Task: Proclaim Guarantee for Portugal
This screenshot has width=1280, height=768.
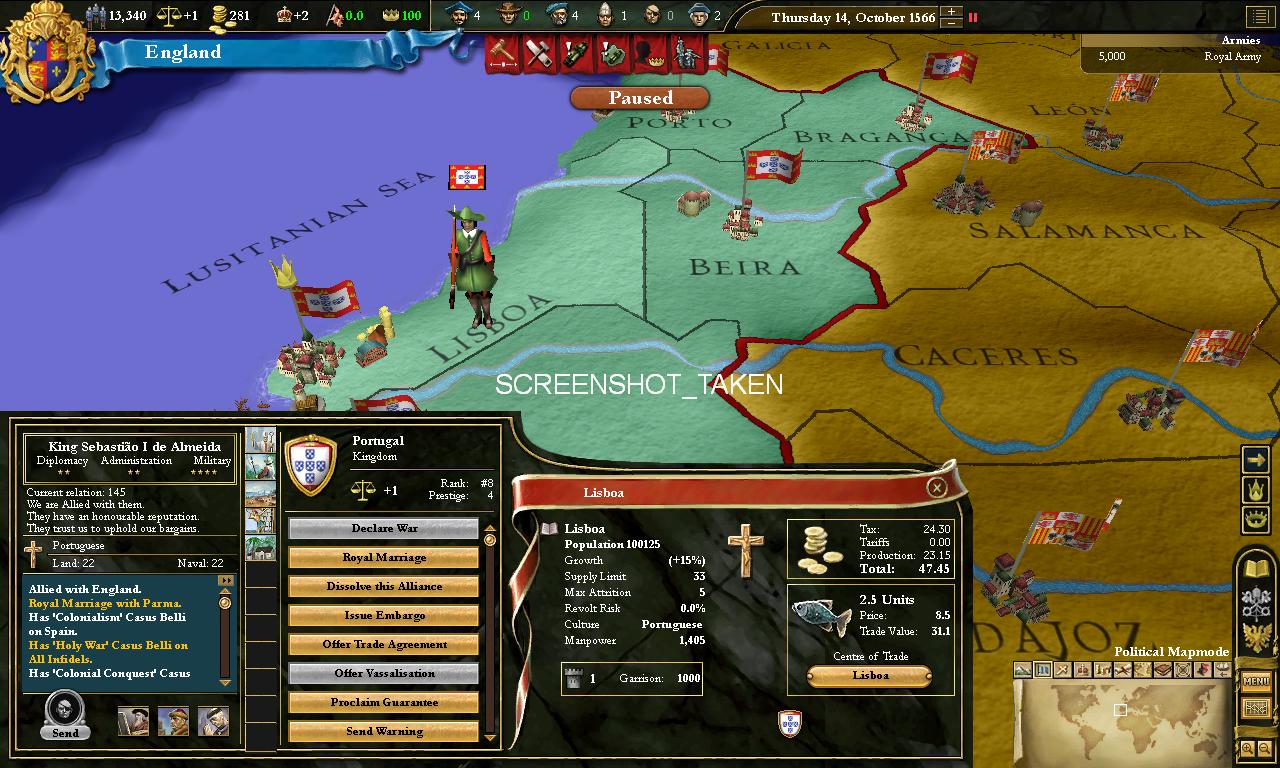Action: (384, 703)
